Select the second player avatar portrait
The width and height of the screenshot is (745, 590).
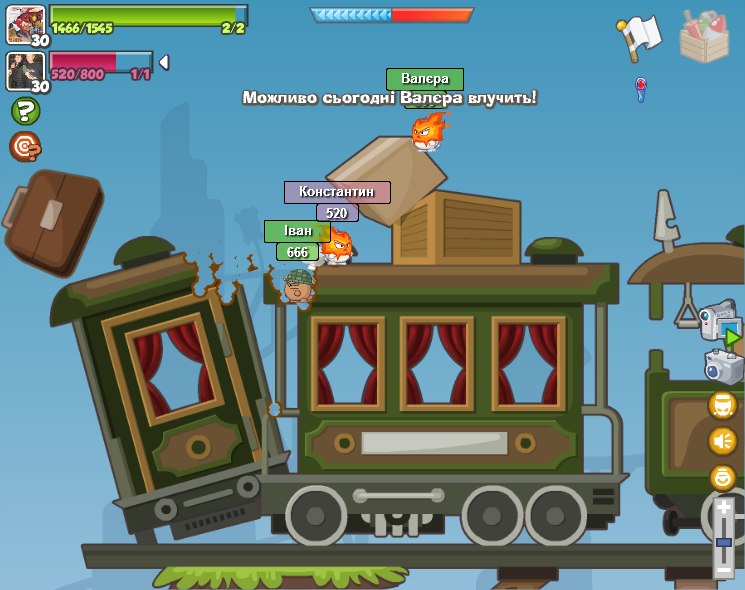tap(25, 70)
